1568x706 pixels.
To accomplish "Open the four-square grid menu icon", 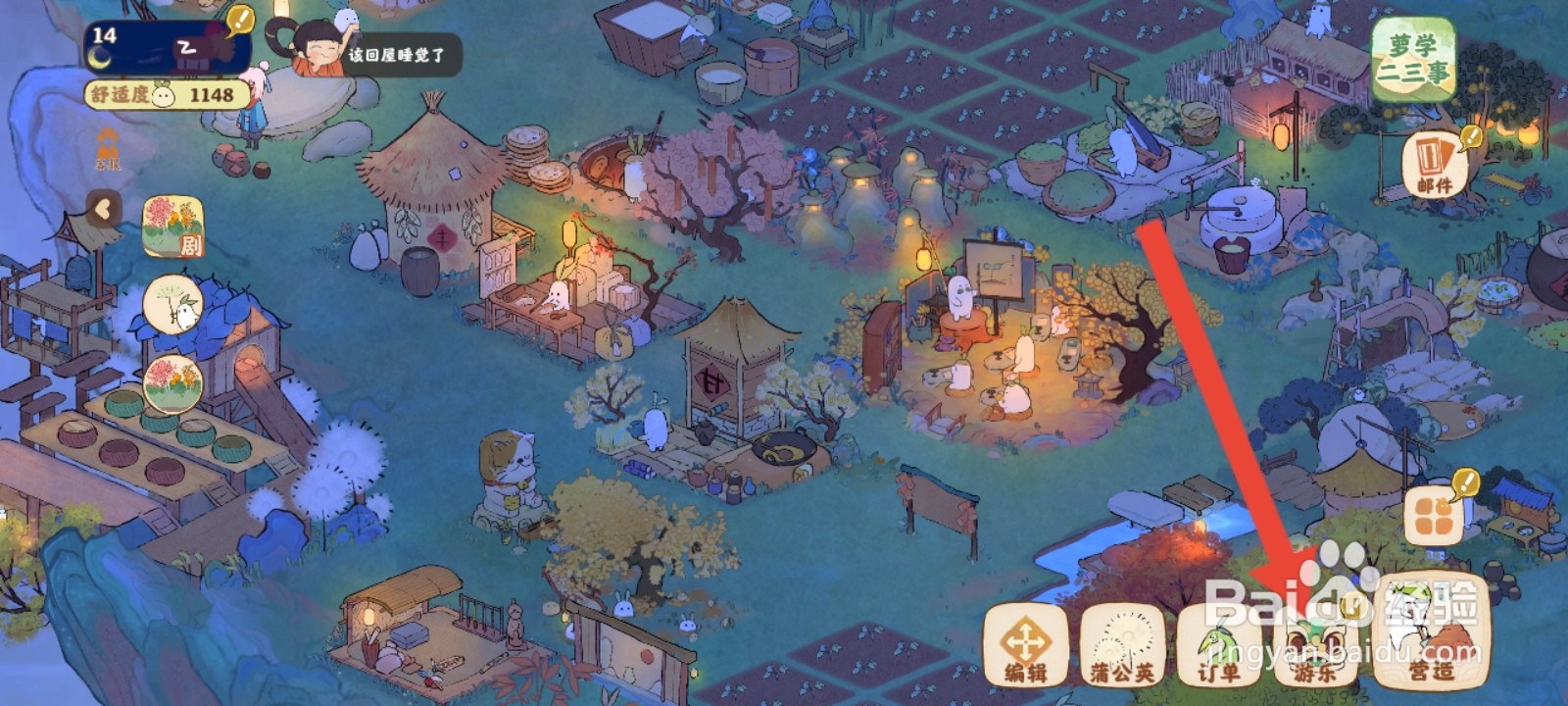I will pyautogui.click(x=1434, y=515).
